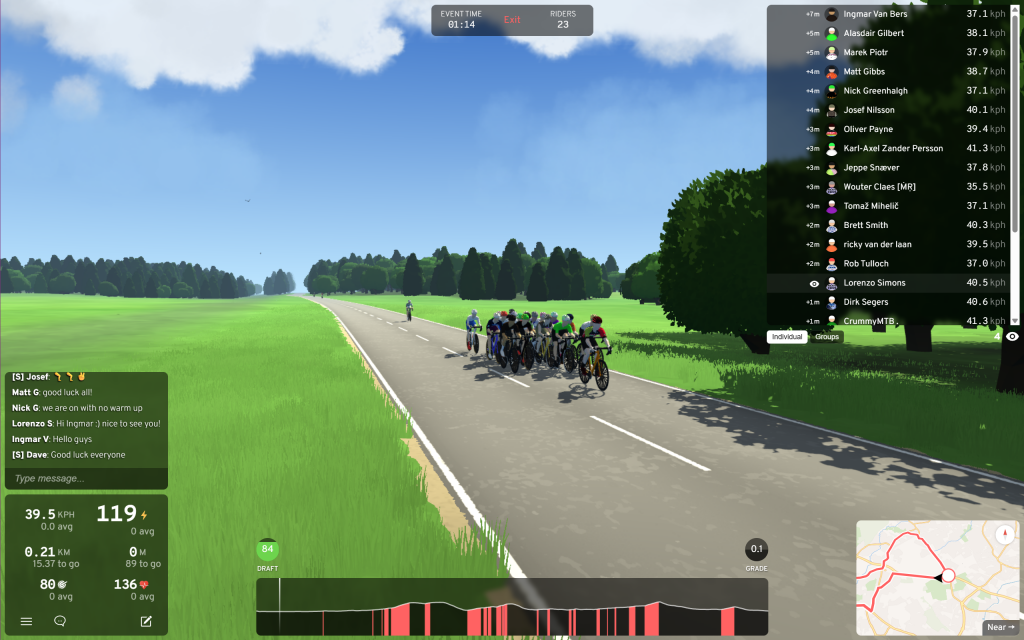Select the Individual rider list tab
The image size is (1024, 640).
[787, 337]
